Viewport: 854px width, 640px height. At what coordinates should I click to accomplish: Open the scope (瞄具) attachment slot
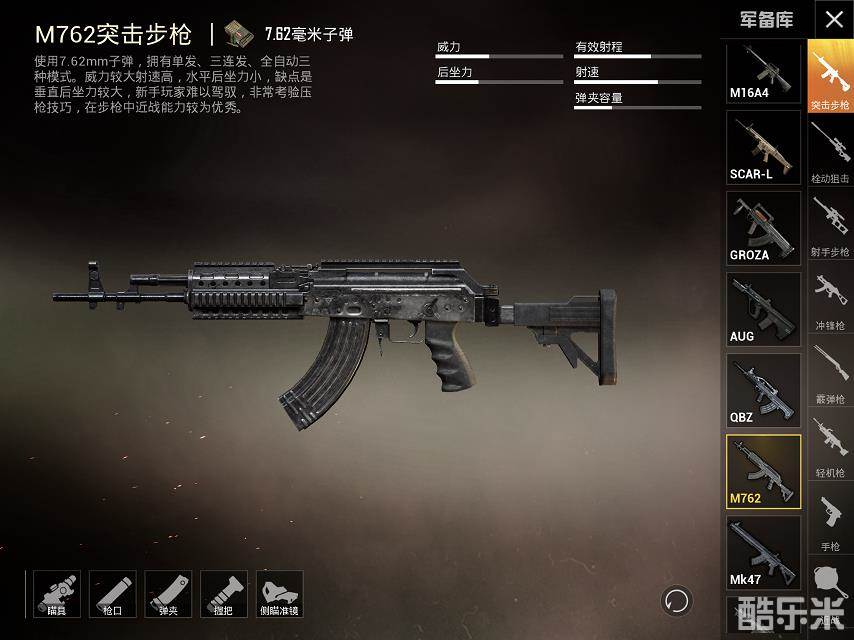coord(56,594)
